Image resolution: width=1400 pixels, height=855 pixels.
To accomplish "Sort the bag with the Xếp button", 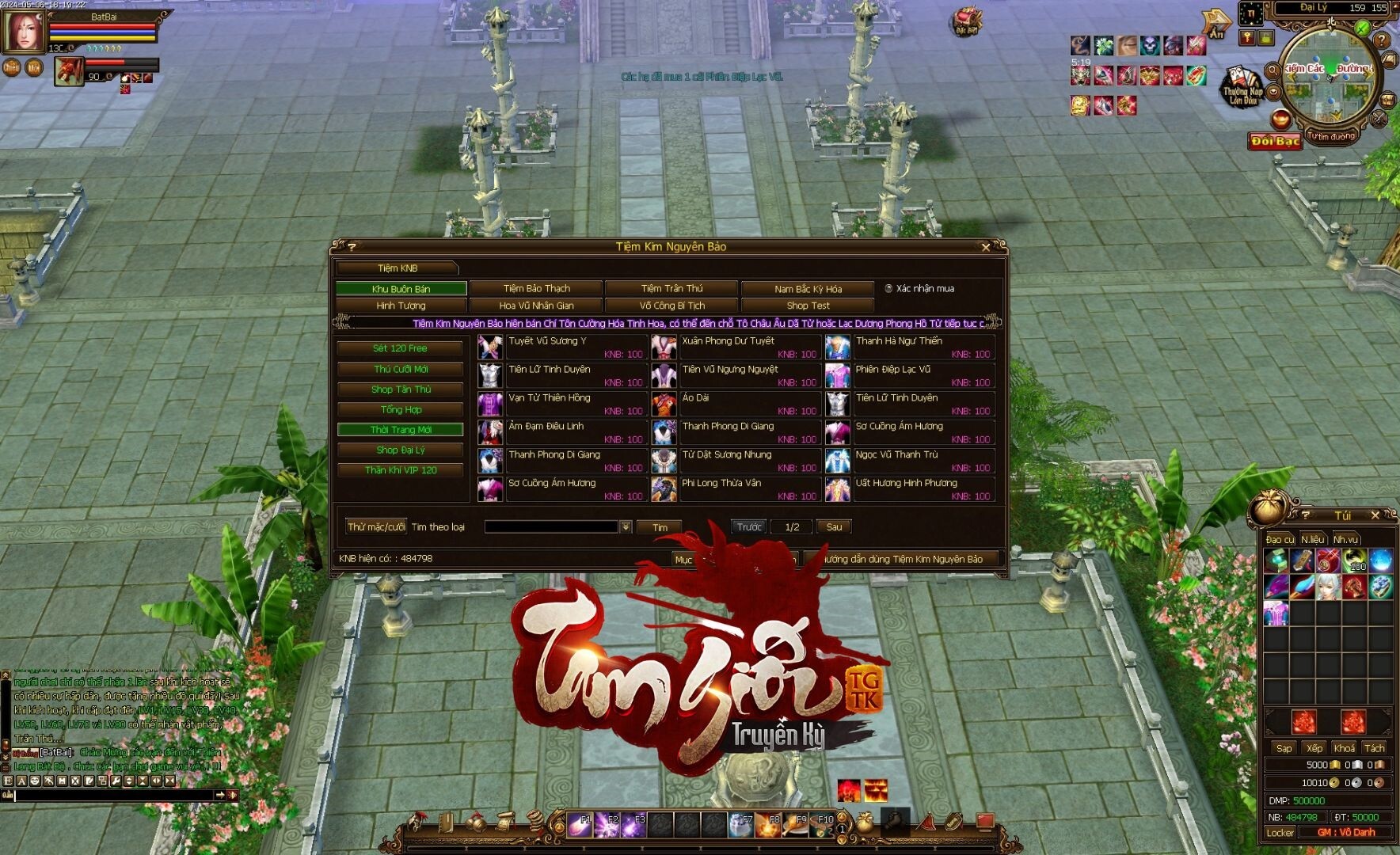I will click(1314, 748).
